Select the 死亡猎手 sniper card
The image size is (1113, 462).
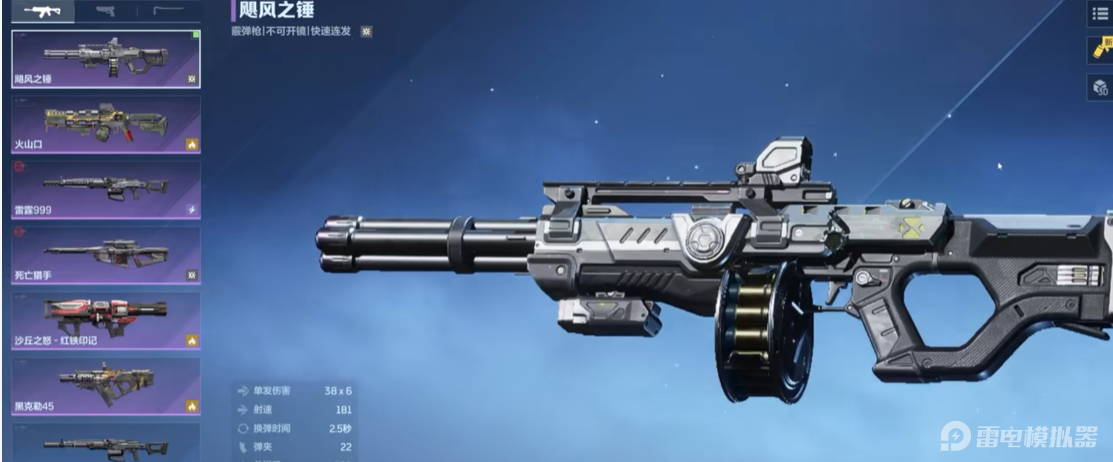105,255
